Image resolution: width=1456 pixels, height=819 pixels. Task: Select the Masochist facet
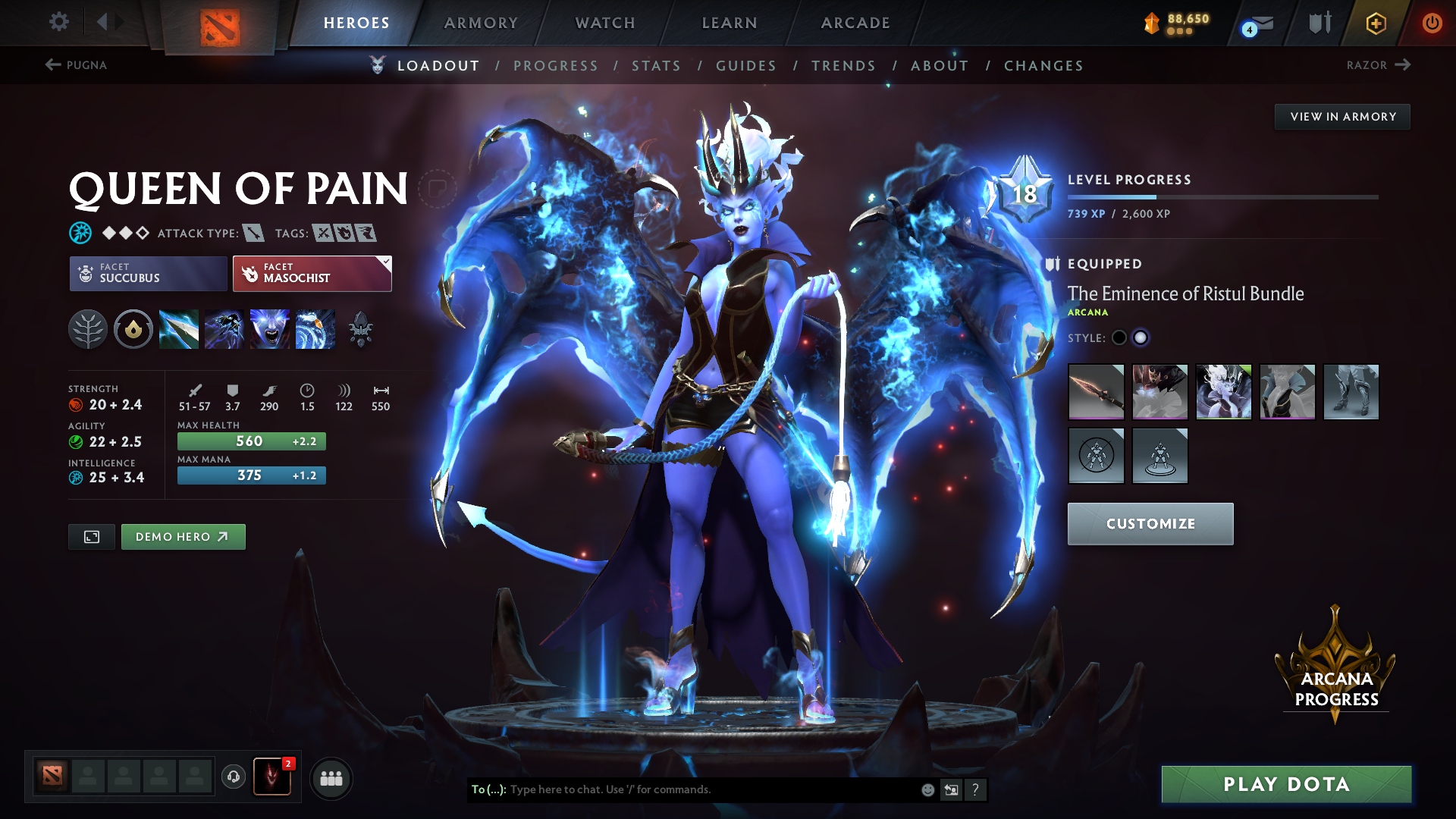click(311, 273)
